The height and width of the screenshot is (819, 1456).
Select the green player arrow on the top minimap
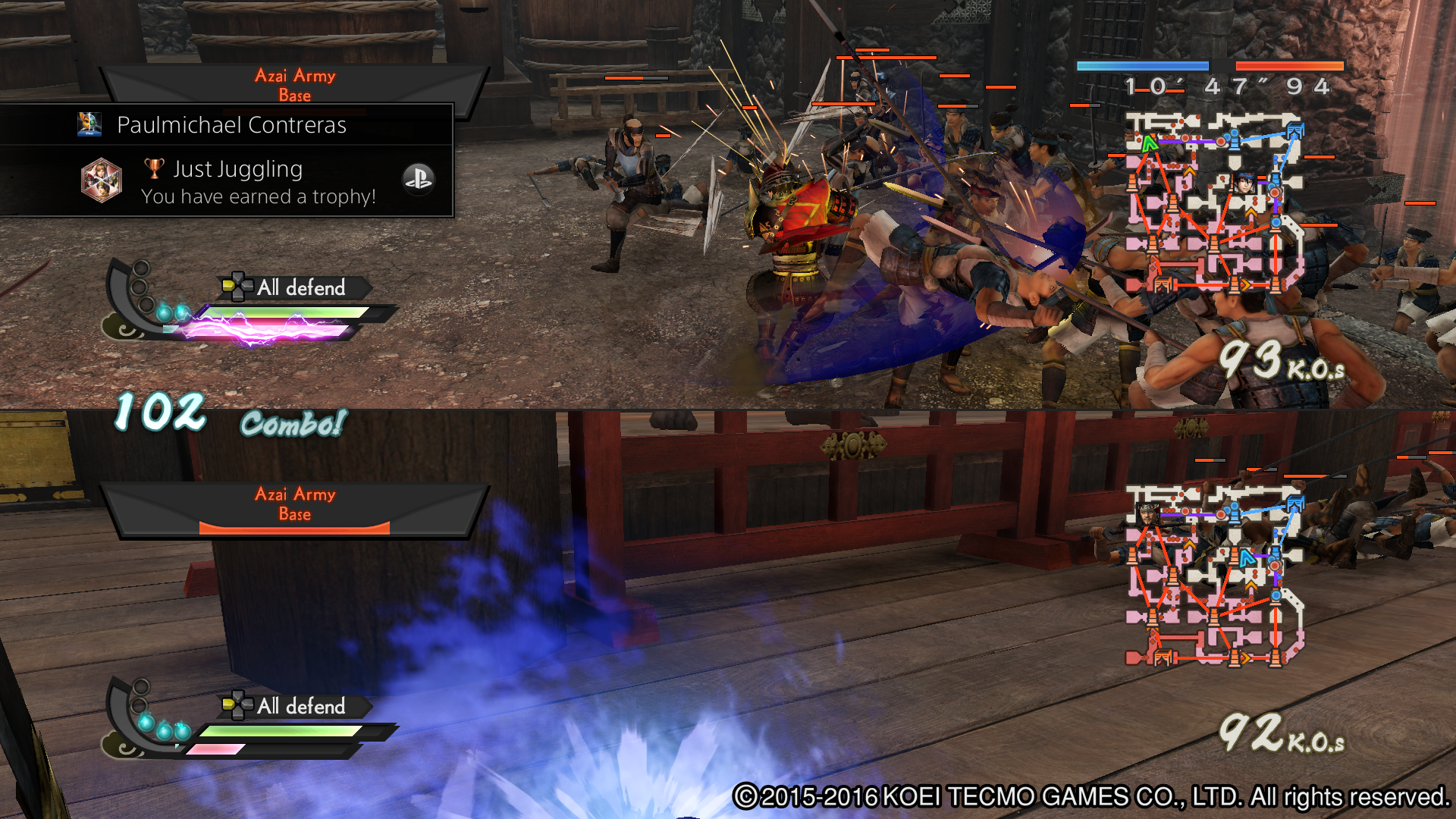coord(1150,143)
